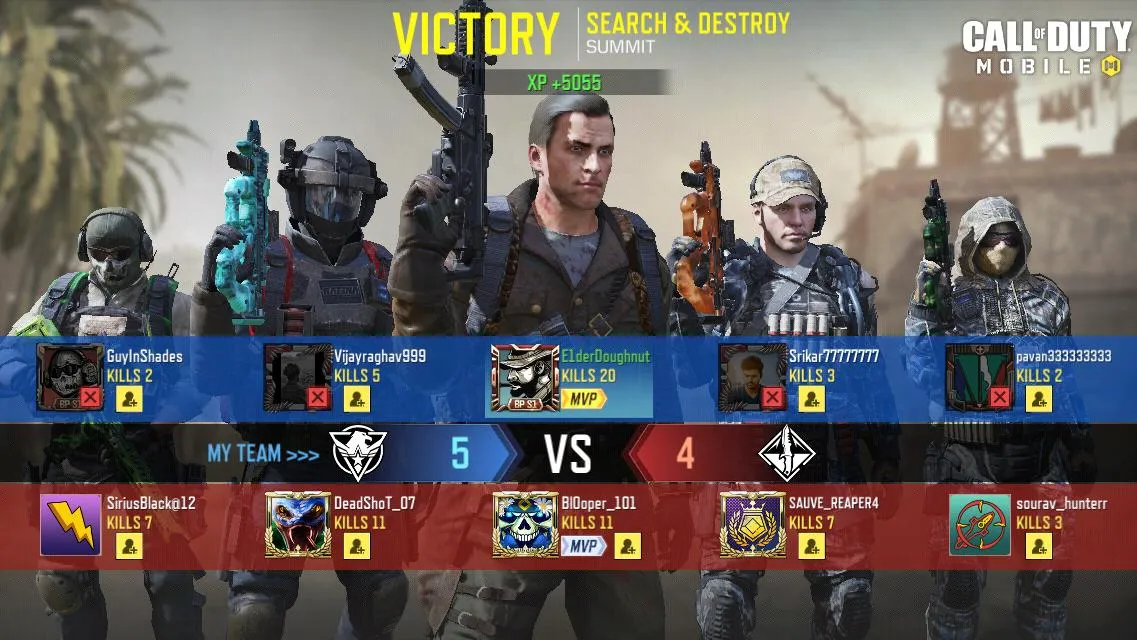View ElderDoughnut's player avatar
The width and height of the screenshot is (1137, 640).
[525, 379]
